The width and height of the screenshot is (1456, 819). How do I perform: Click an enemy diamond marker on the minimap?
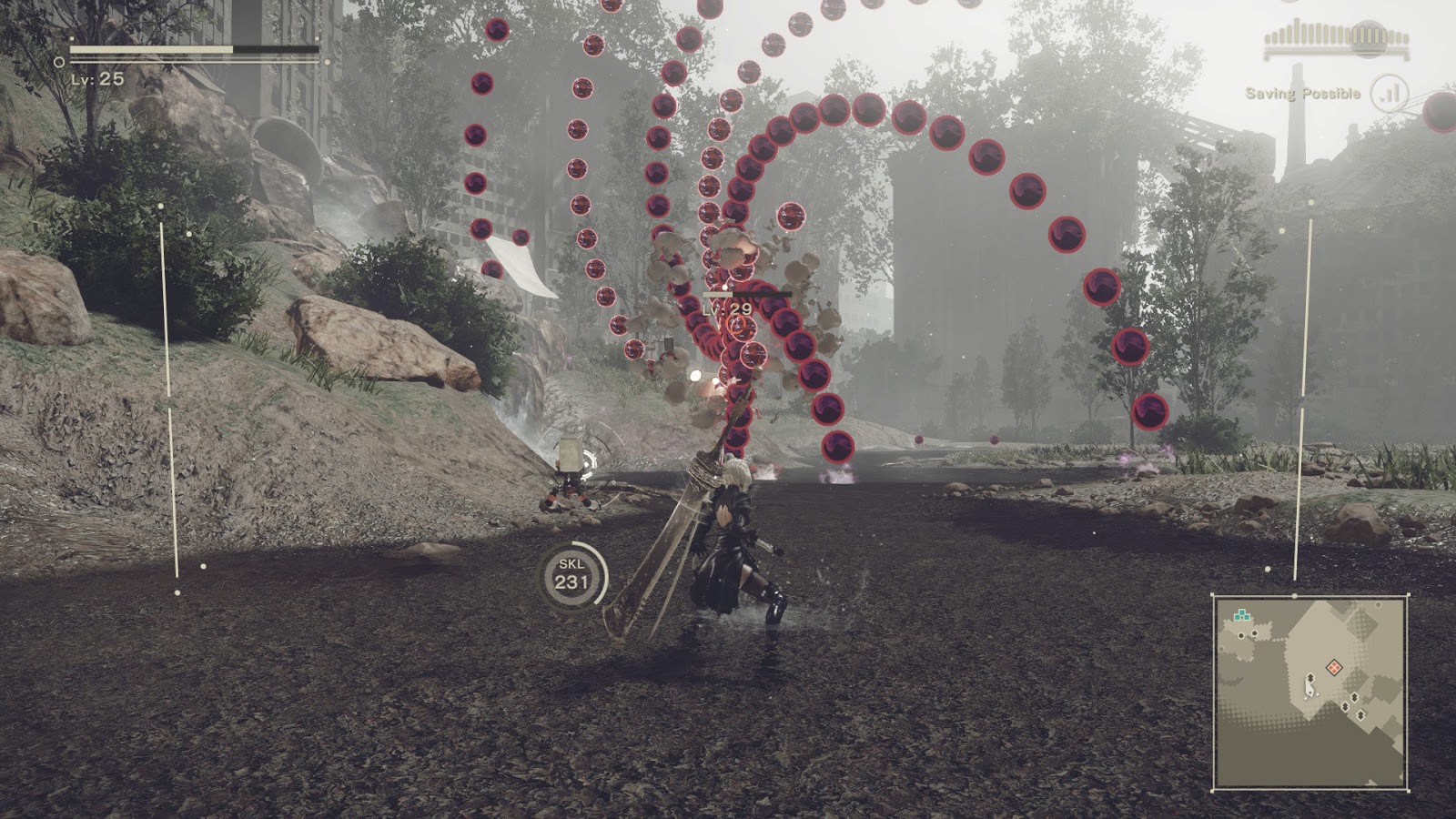coord(1354,697)
